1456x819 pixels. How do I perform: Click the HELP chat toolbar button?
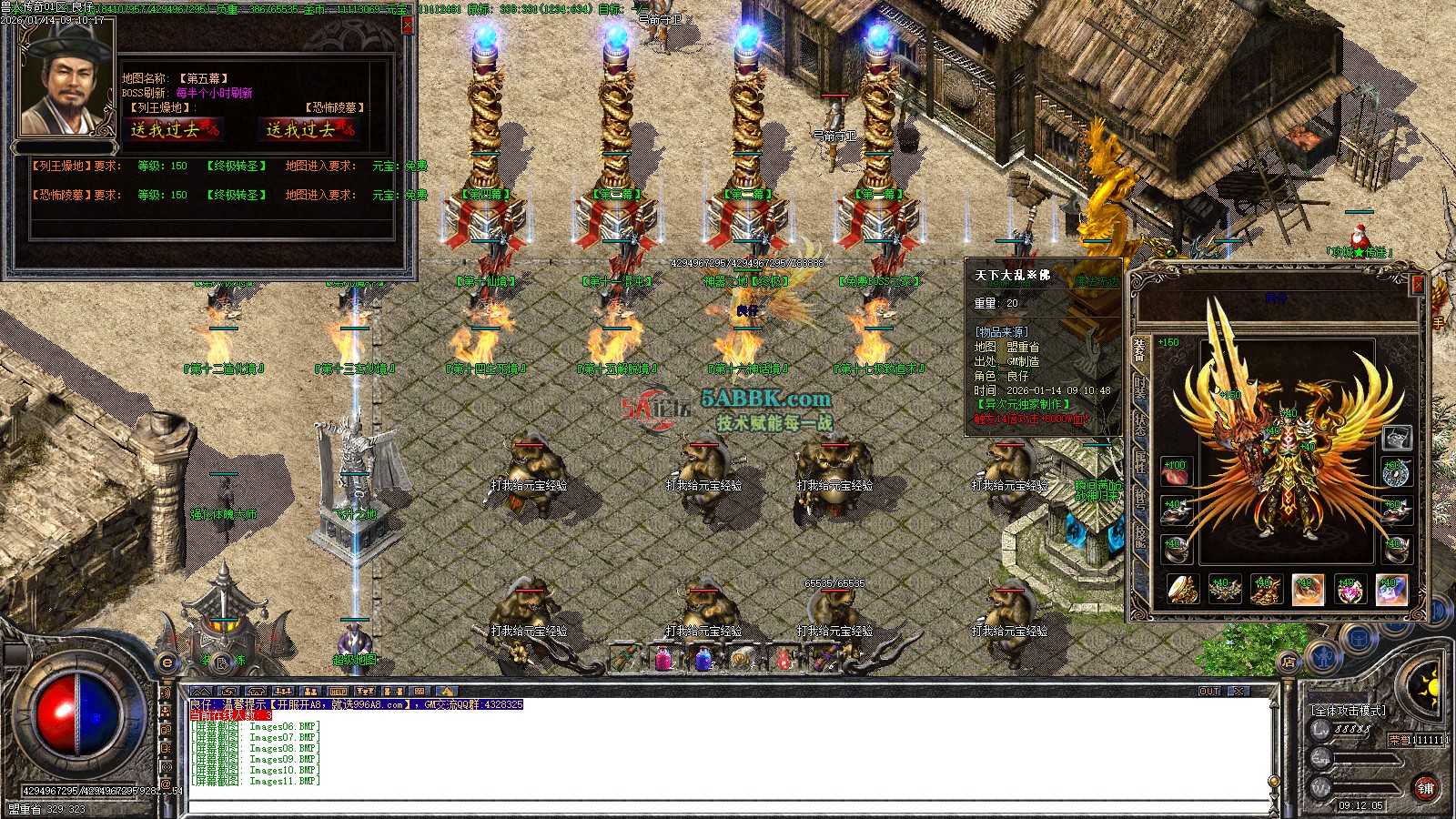point(338,692)
